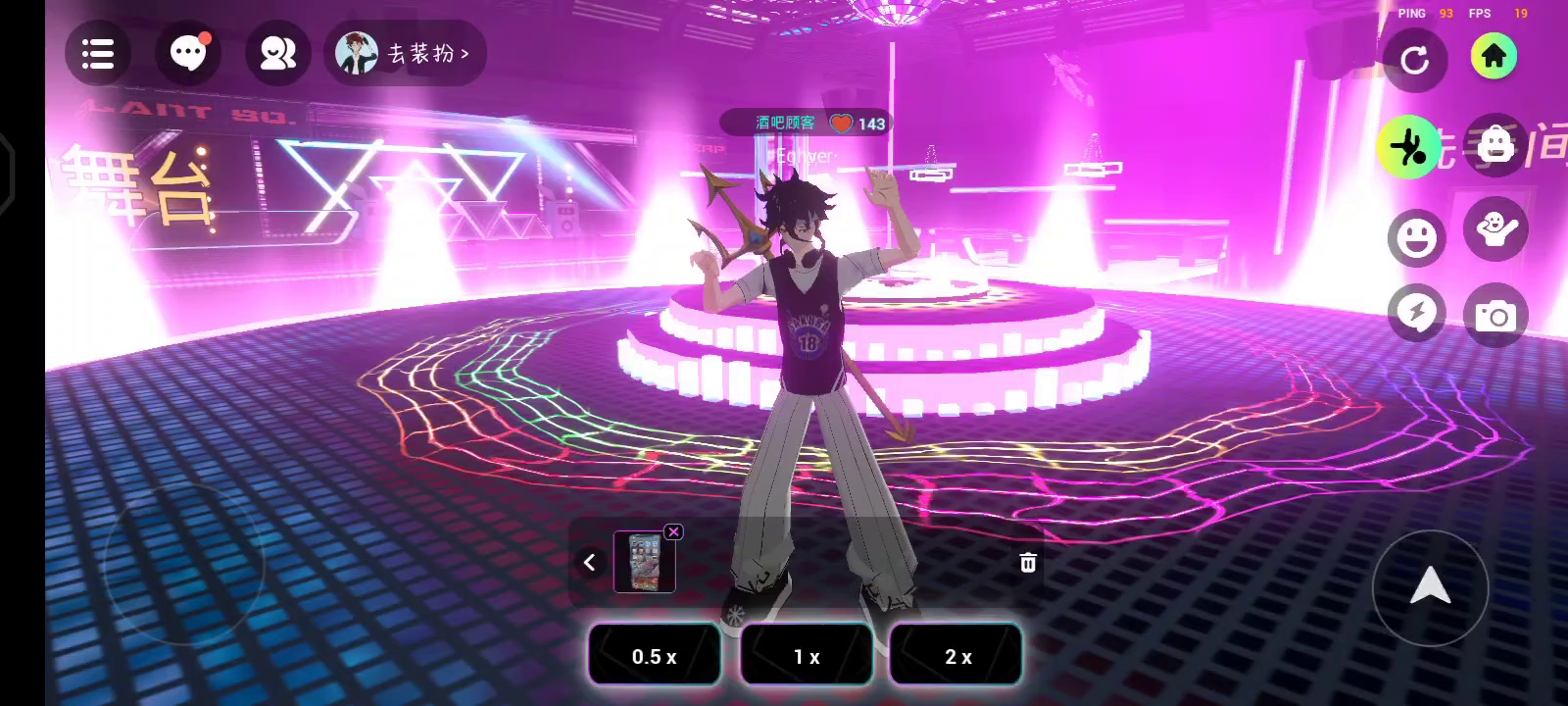
Task: Tap the lightning bolt bubble icon
Action: [x=1416, y=314]
